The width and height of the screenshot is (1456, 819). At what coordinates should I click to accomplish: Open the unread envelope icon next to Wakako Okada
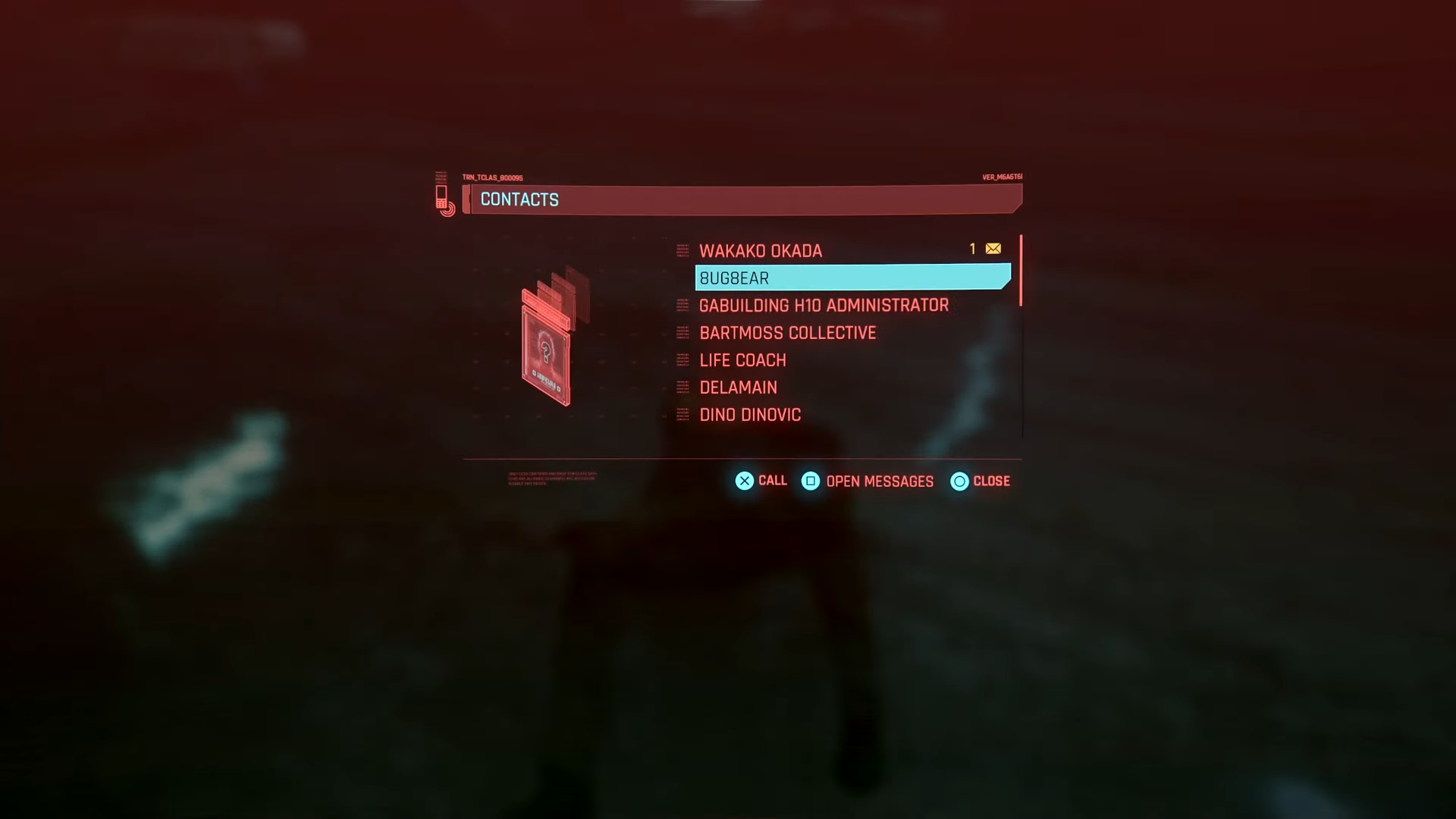[x=992, y=249]
